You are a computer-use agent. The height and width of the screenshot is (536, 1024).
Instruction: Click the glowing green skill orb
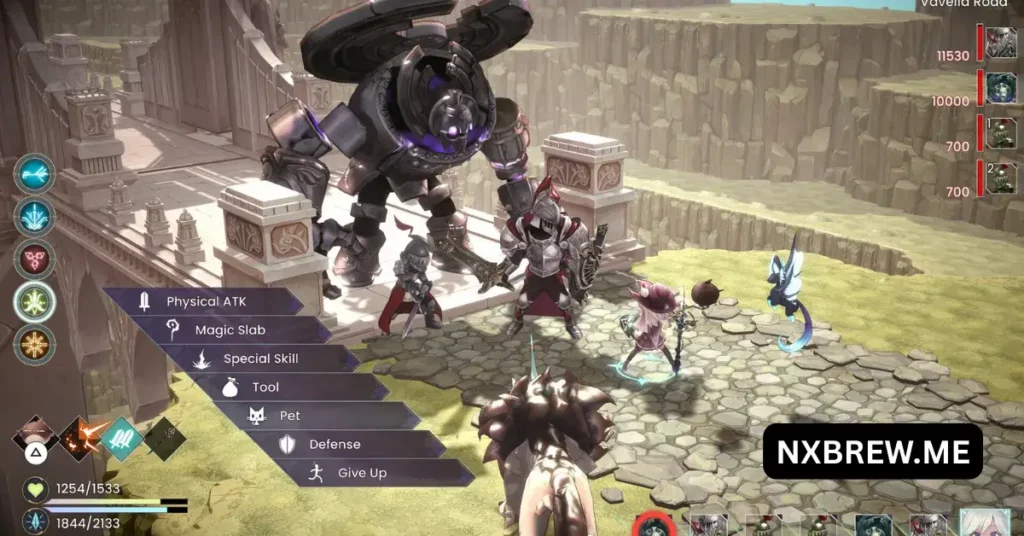34,301
